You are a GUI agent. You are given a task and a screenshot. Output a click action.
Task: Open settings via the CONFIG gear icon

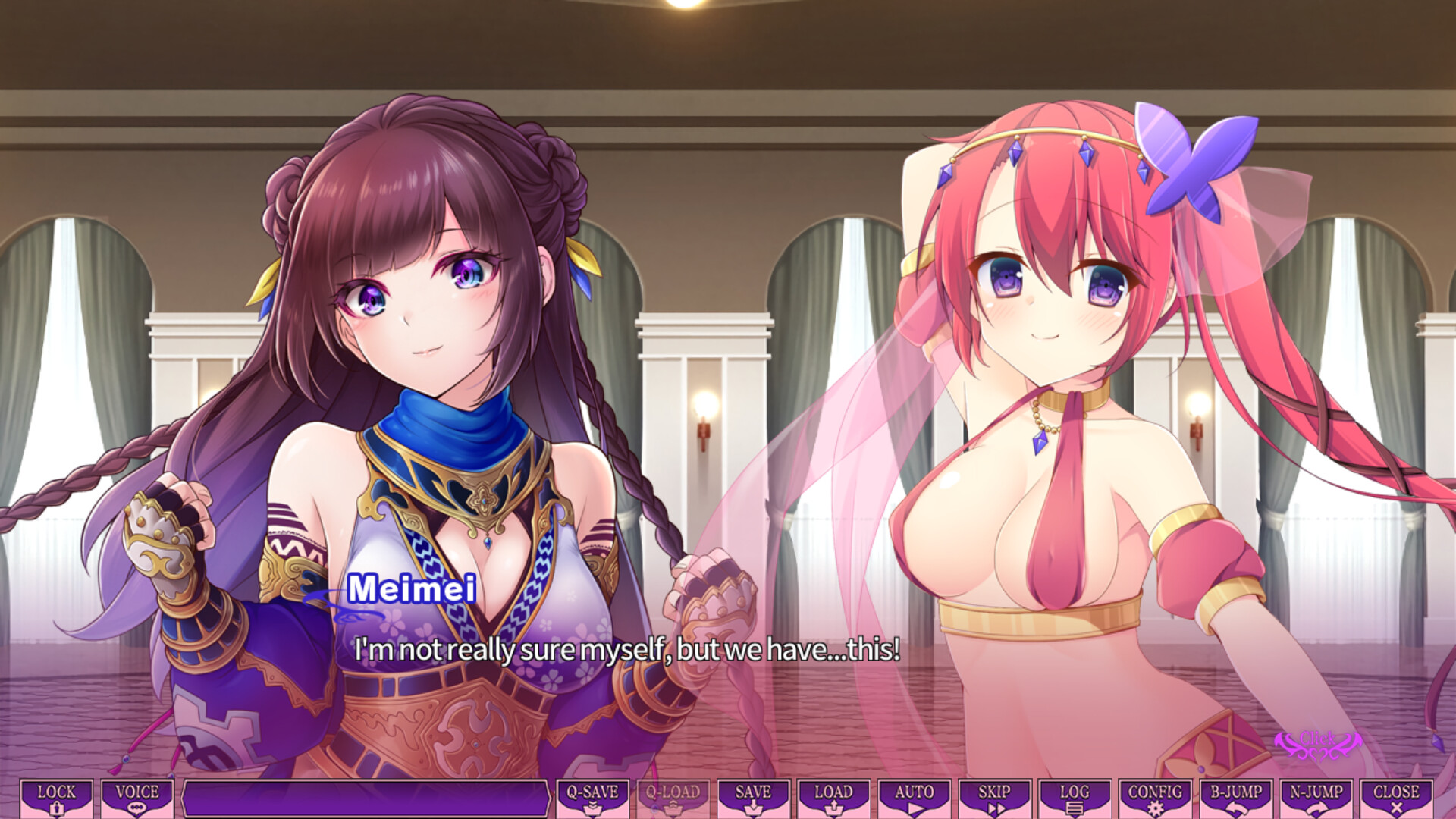1156,798
